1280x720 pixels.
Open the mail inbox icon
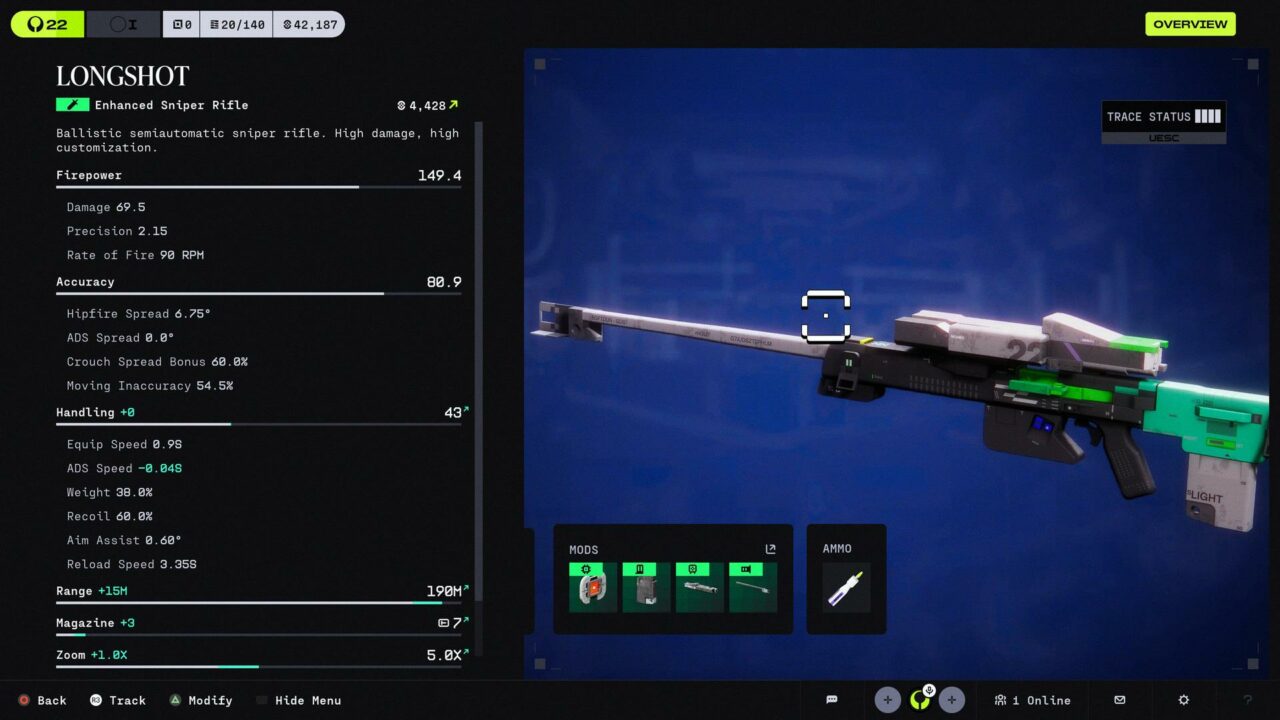pyautogui.click(x=1120, y=700)
